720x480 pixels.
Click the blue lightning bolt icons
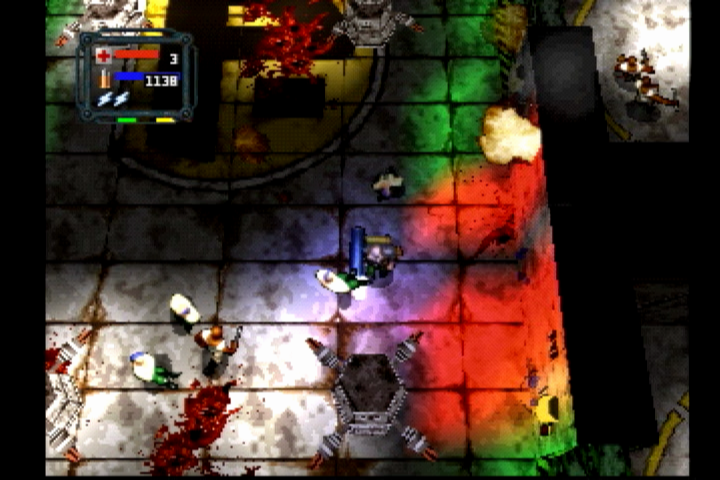click(x=112, y=99)
